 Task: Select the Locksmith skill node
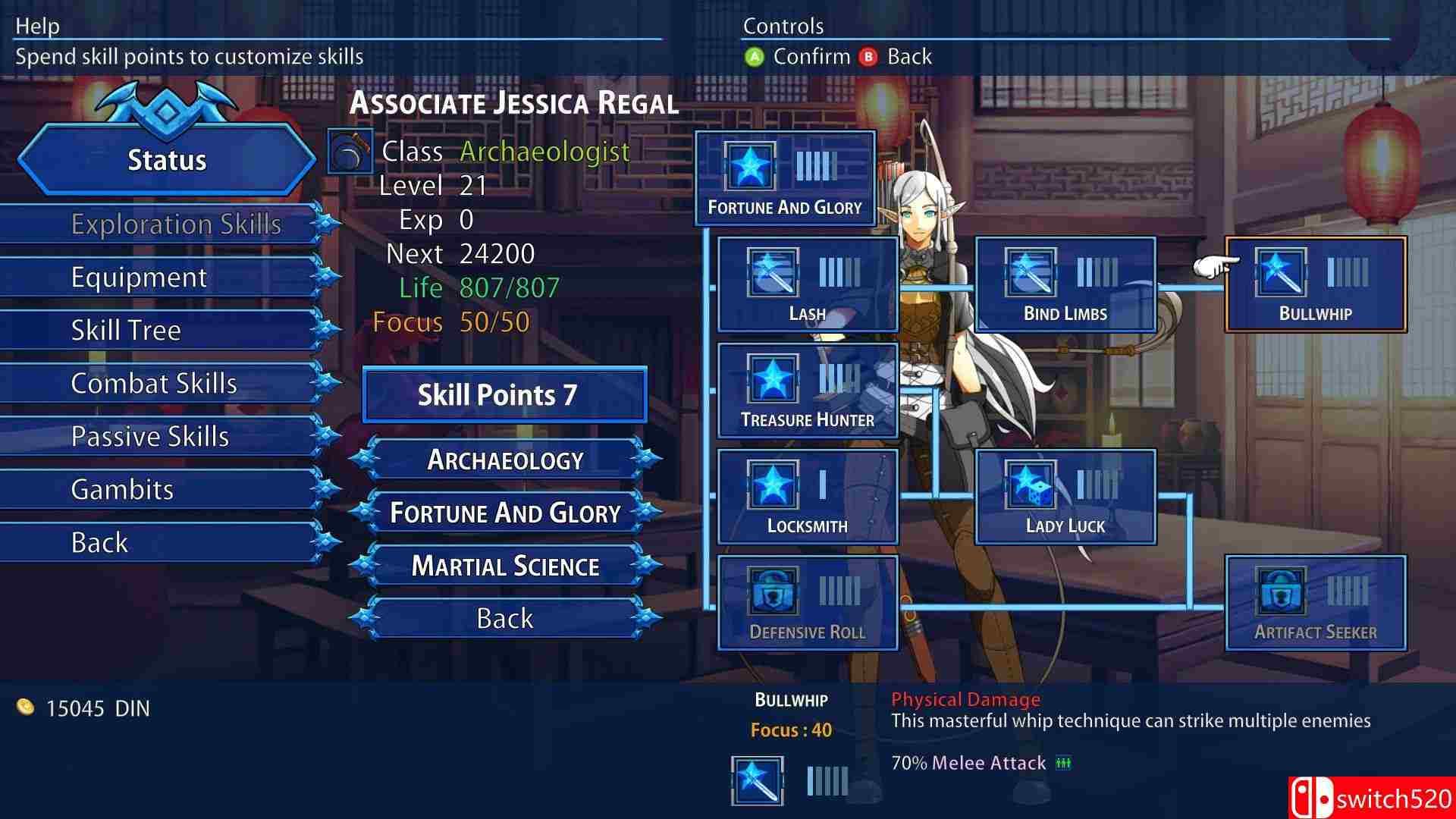click(x=808, y=497)
